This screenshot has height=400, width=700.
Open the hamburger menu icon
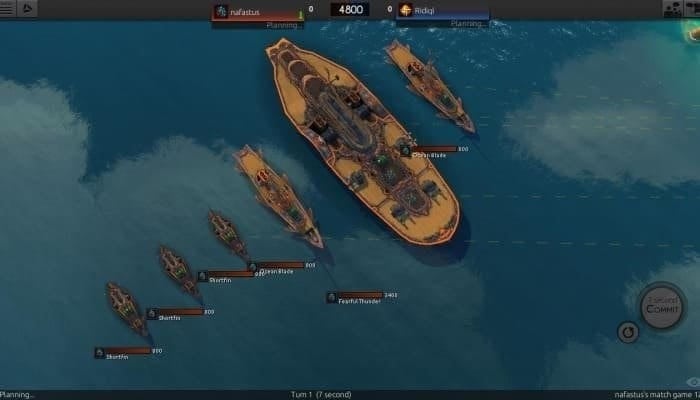(9, 9)
